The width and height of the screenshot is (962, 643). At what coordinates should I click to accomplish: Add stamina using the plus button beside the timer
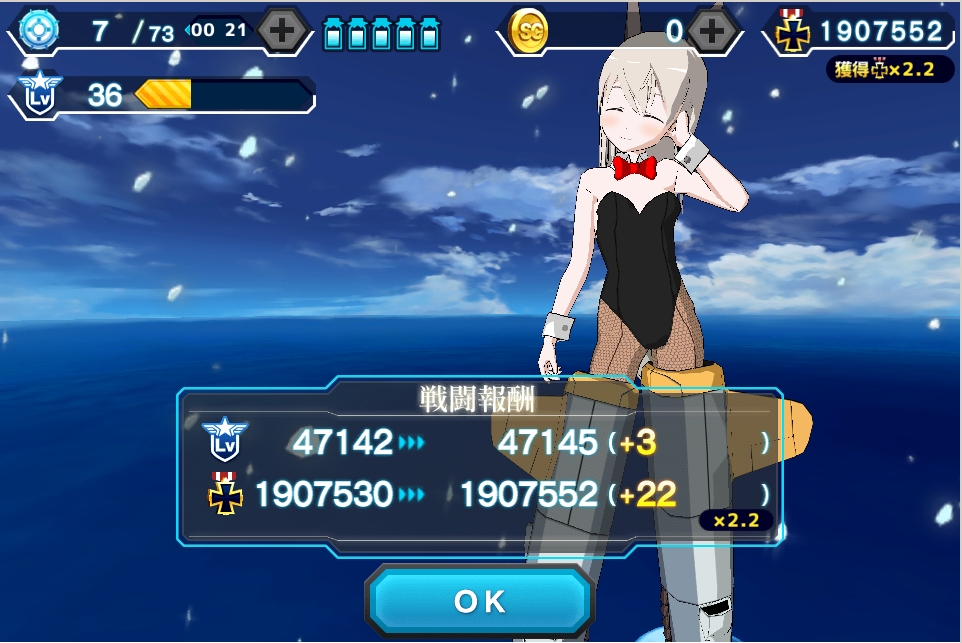282,31
